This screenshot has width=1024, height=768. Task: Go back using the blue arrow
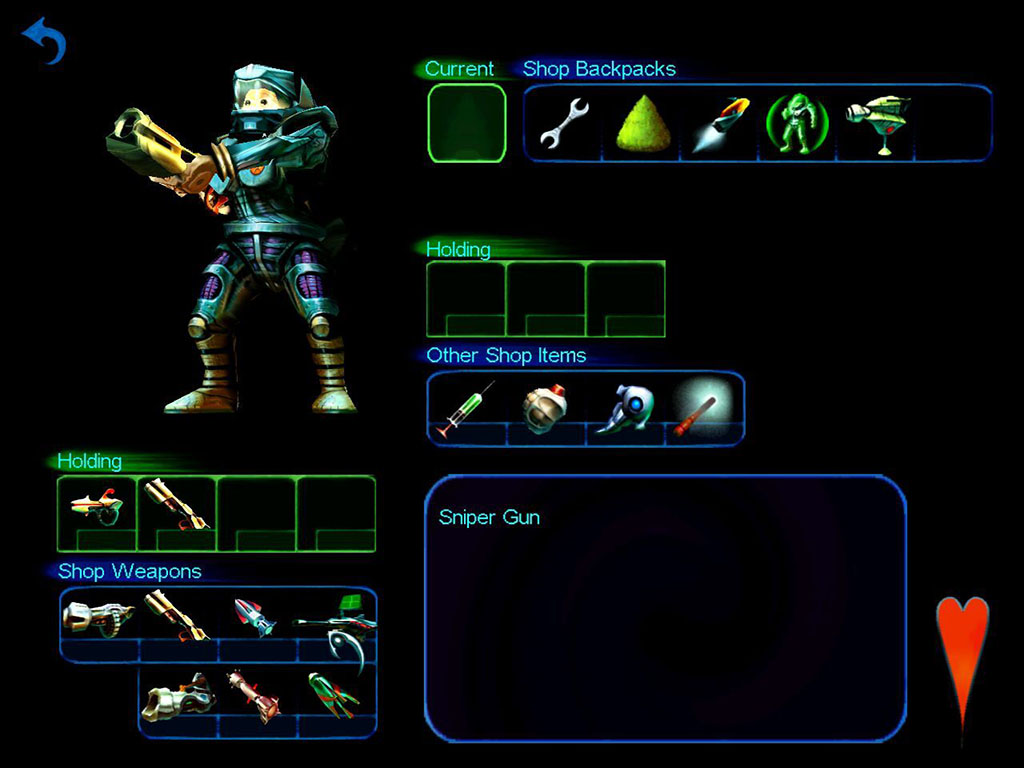click(x=44, y=42)
